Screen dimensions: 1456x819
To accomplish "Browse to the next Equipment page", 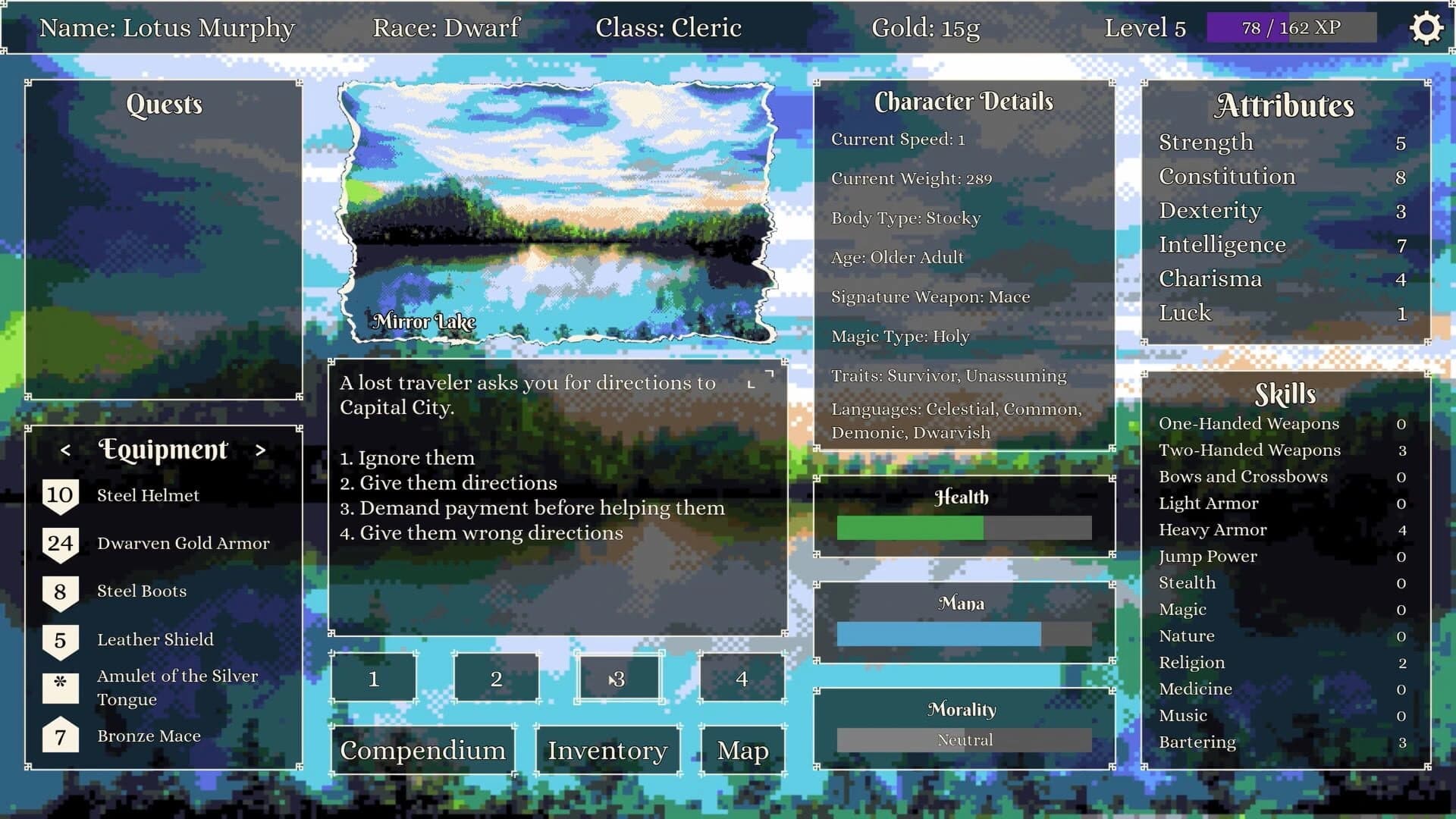I will [x=261, y=450].
